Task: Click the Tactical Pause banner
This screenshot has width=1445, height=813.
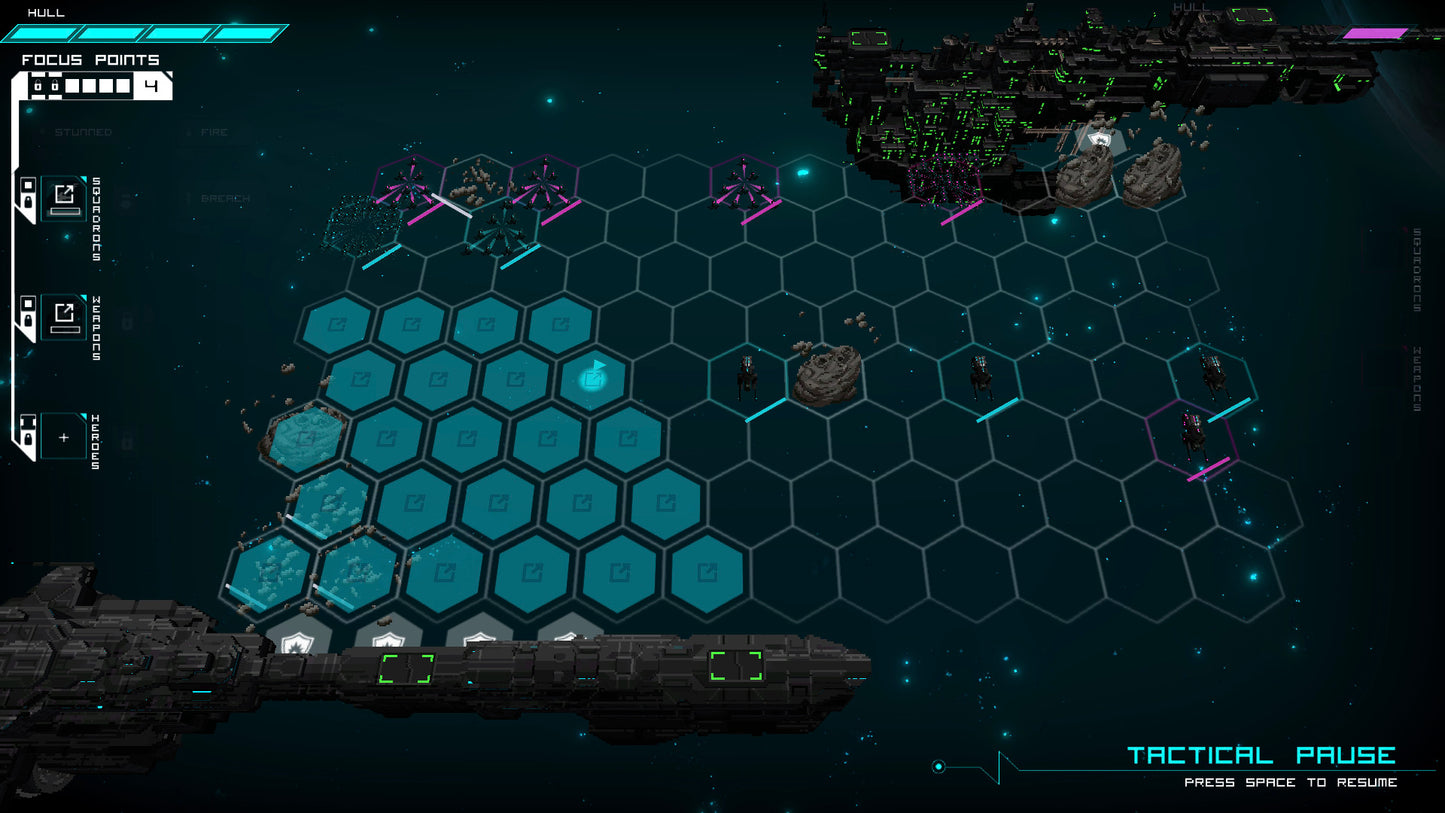Action: tap(1262, 754)
